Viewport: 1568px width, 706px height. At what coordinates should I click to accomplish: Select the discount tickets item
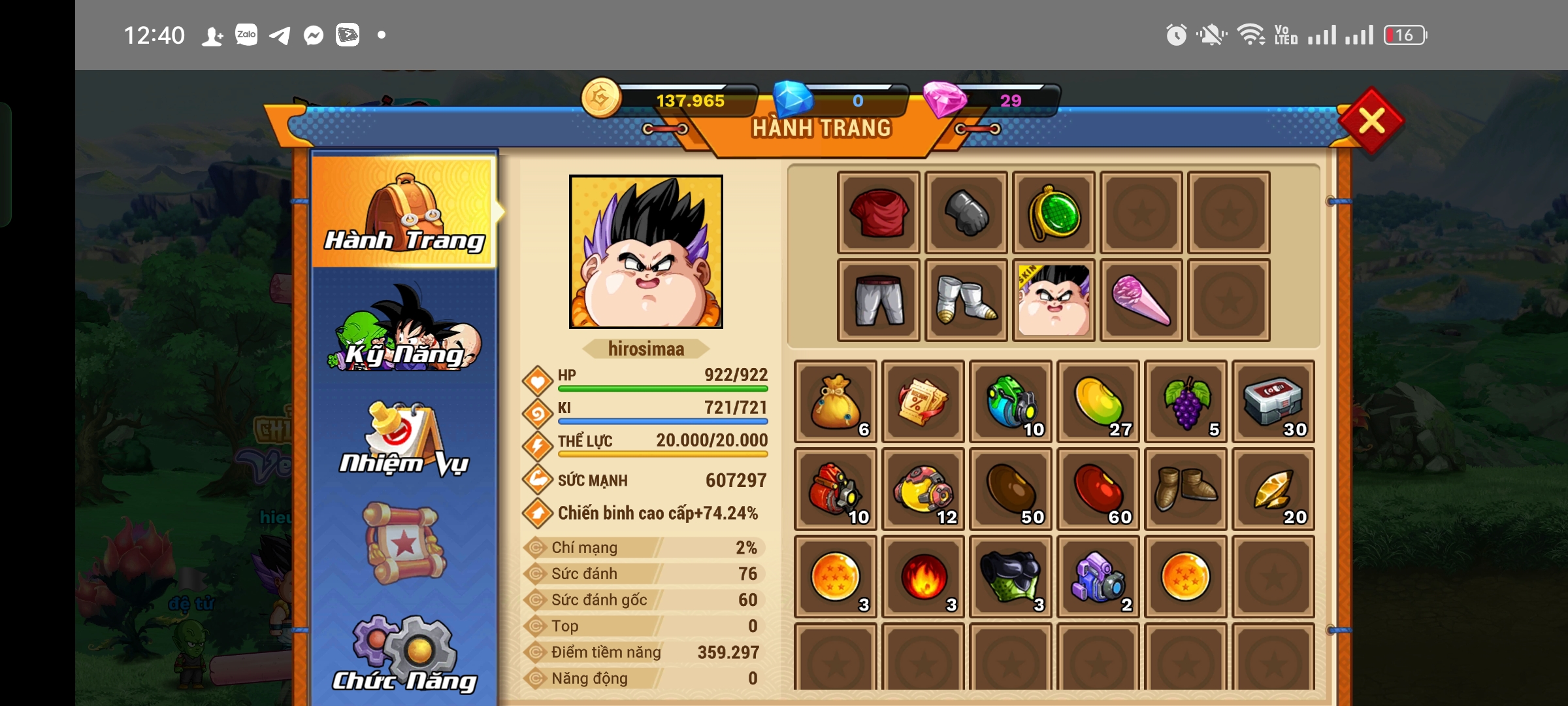pyautogui.click(x=923, y=401)
